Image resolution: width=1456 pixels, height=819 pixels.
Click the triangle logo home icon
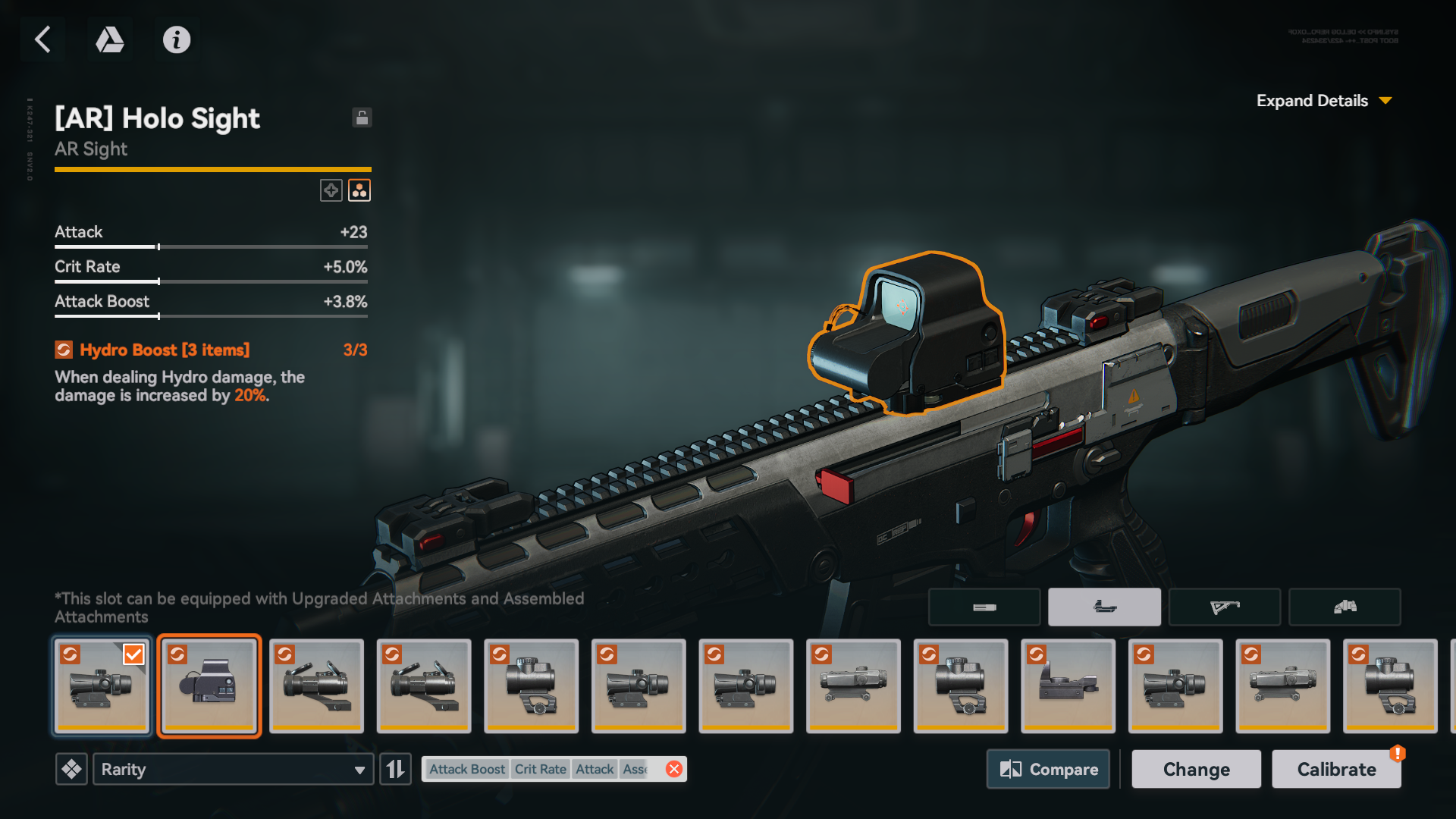(x=110, y=39)
